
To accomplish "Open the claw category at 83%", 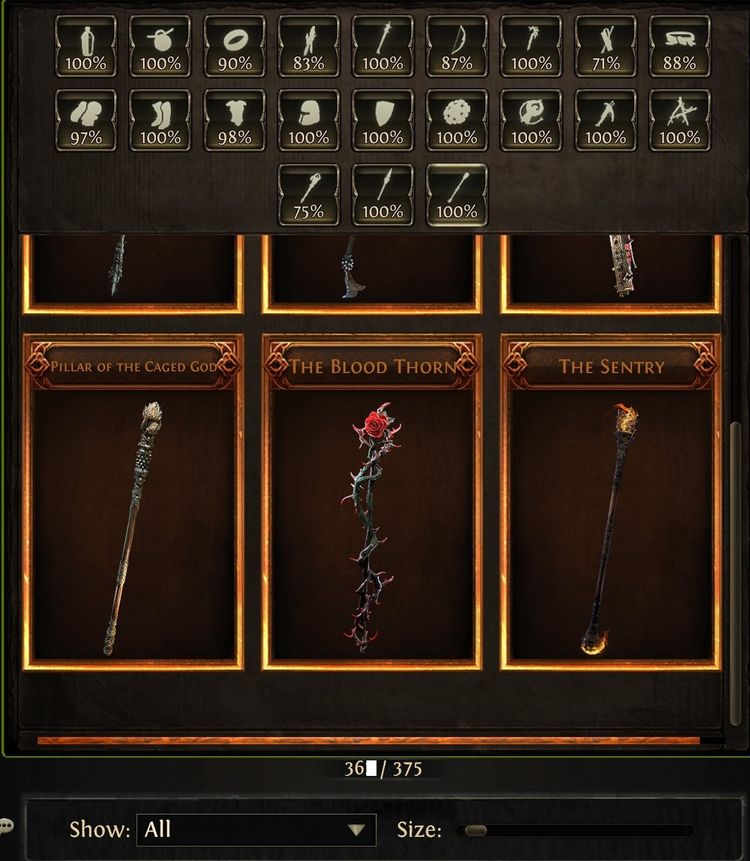I will click(x=308, y=45).
